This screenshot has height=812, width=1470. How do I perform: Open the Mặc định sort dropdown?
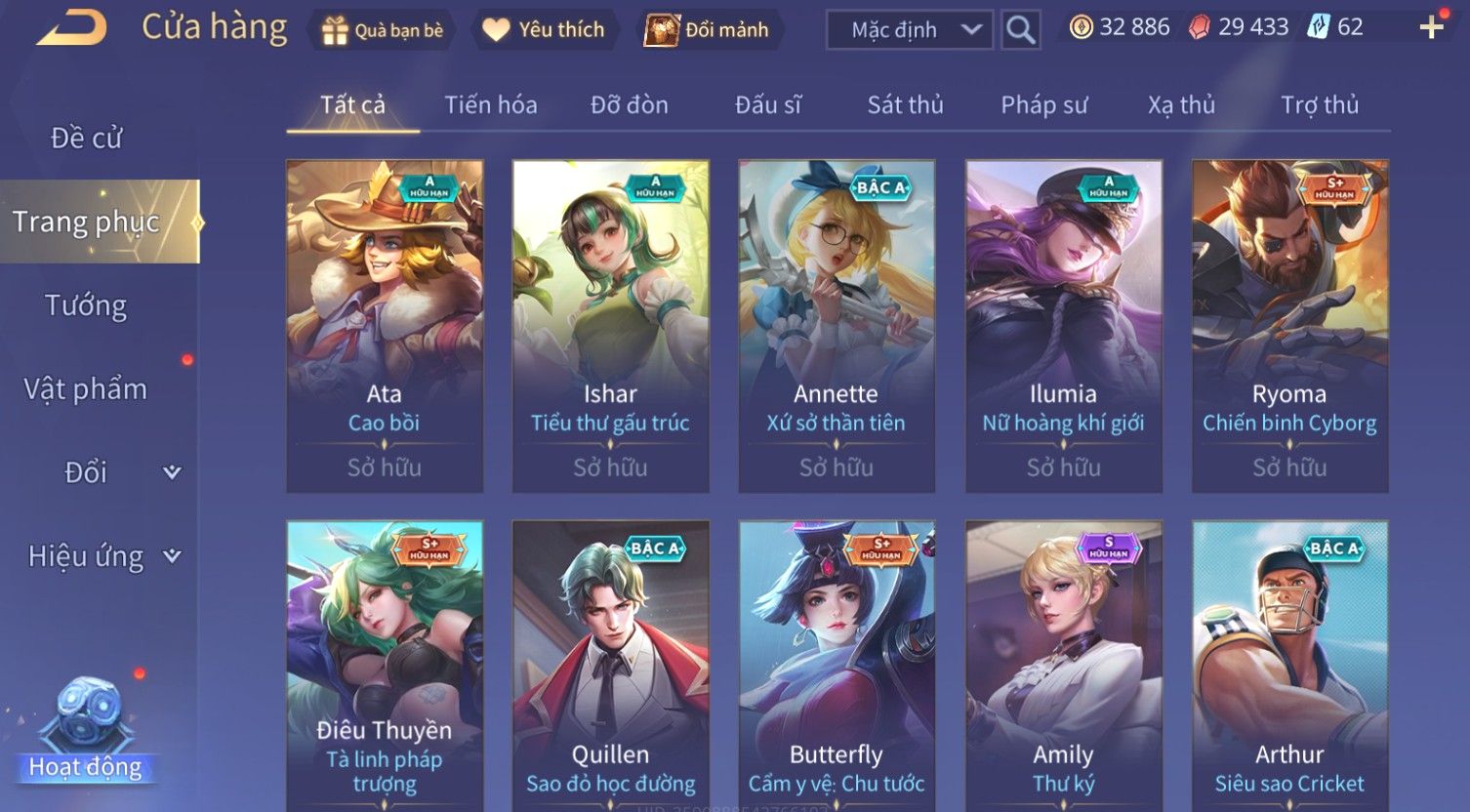tap(910, 30)
